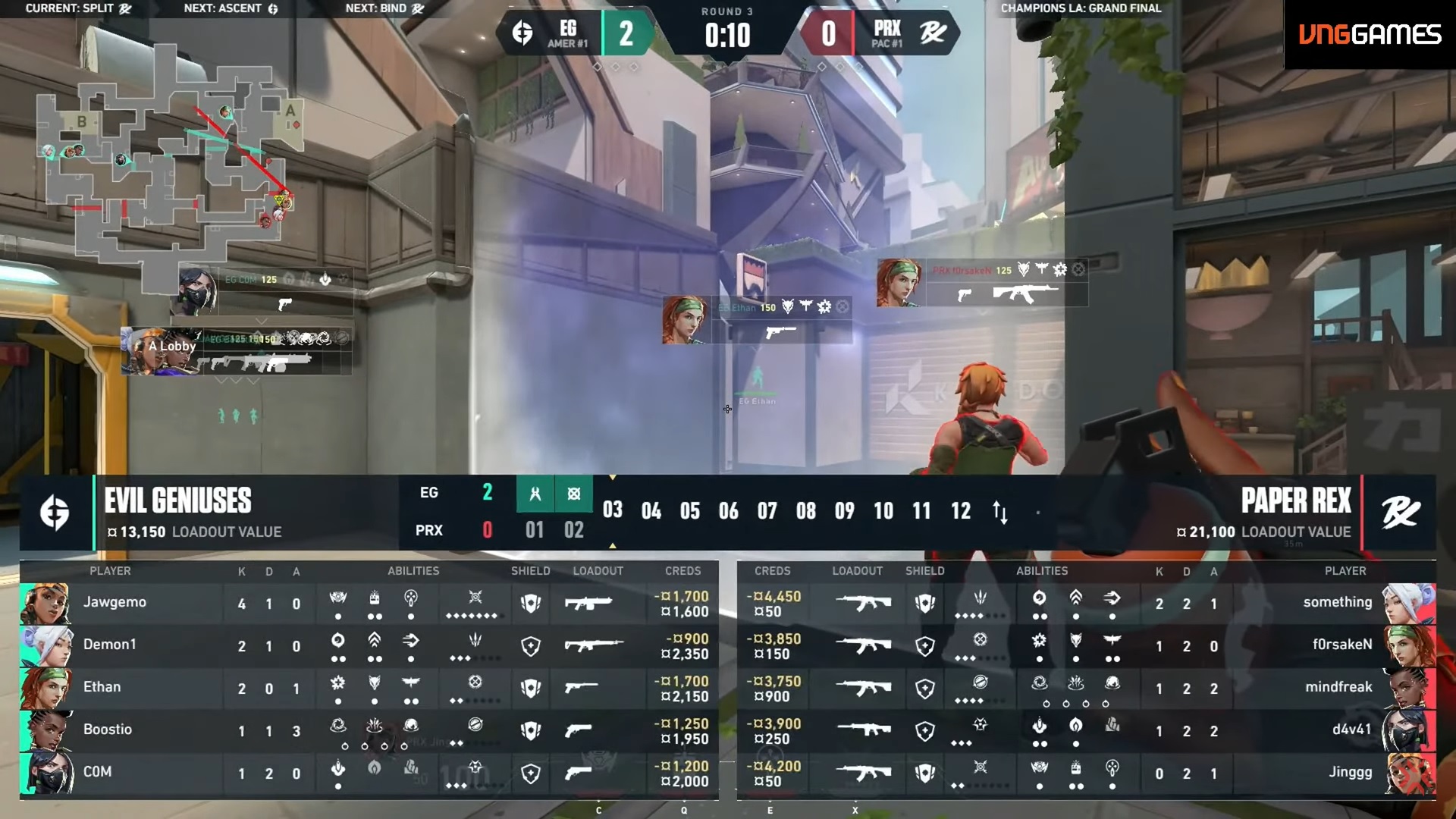Click the round 1 win icon for EG
Image resolution: width=1456 pixels, height=819 pixels.
pyautogui.click(x=535, y=494)
